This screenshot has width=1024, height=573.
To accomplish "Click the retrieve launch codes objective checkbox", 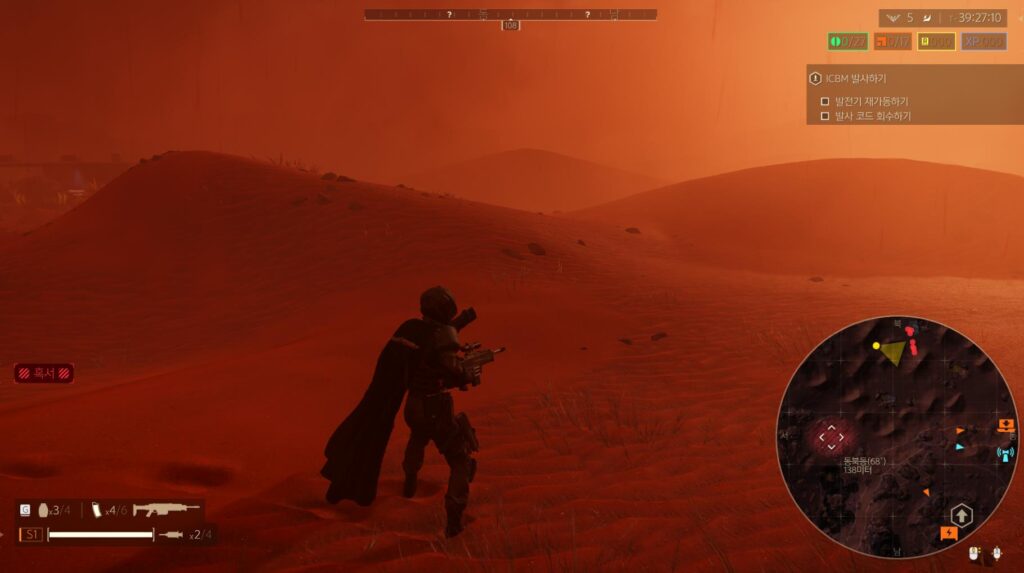I will [825, 116].
